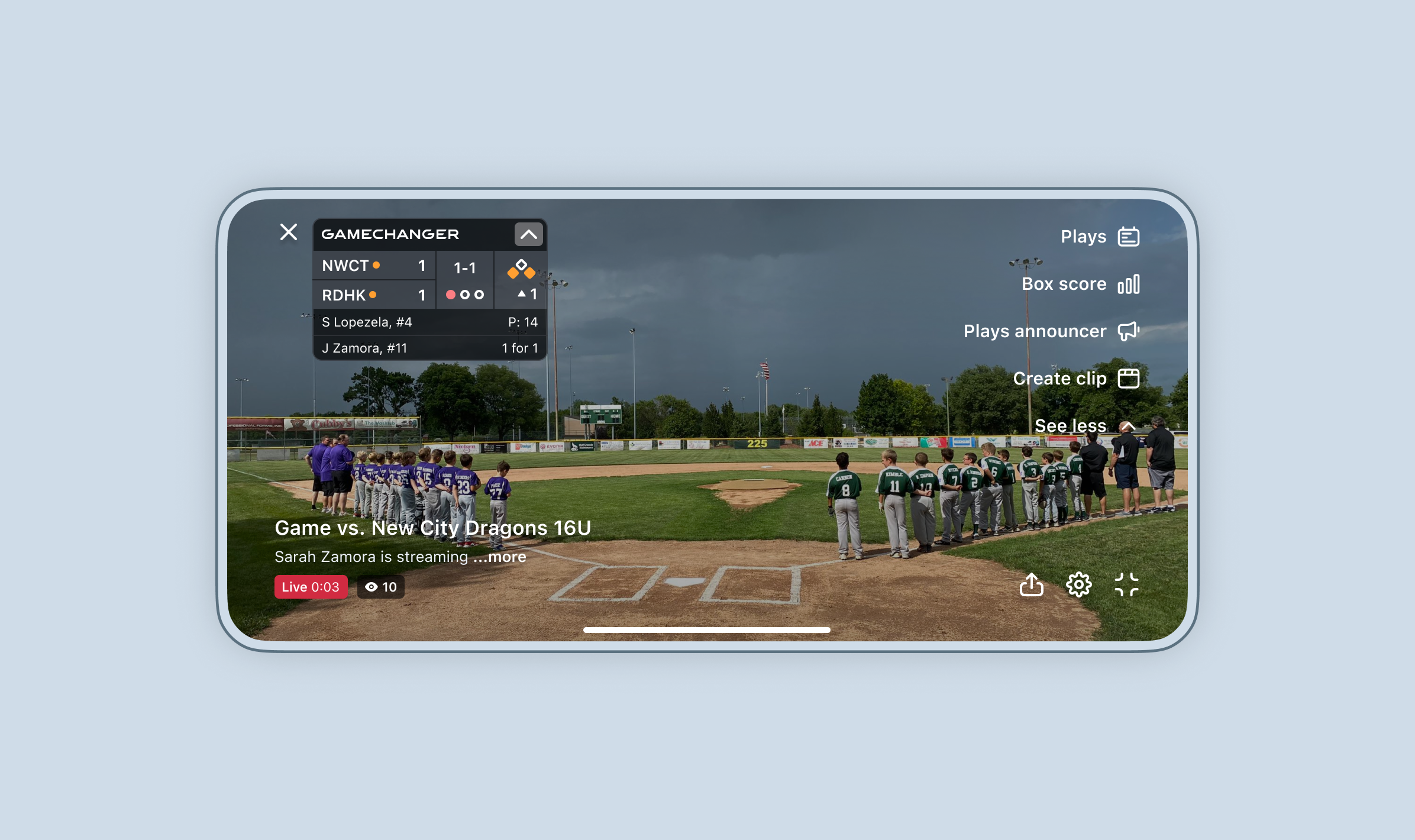Close the live stream with the X
This screenshot has height=840, width=1415.
[x=289, y=232]
